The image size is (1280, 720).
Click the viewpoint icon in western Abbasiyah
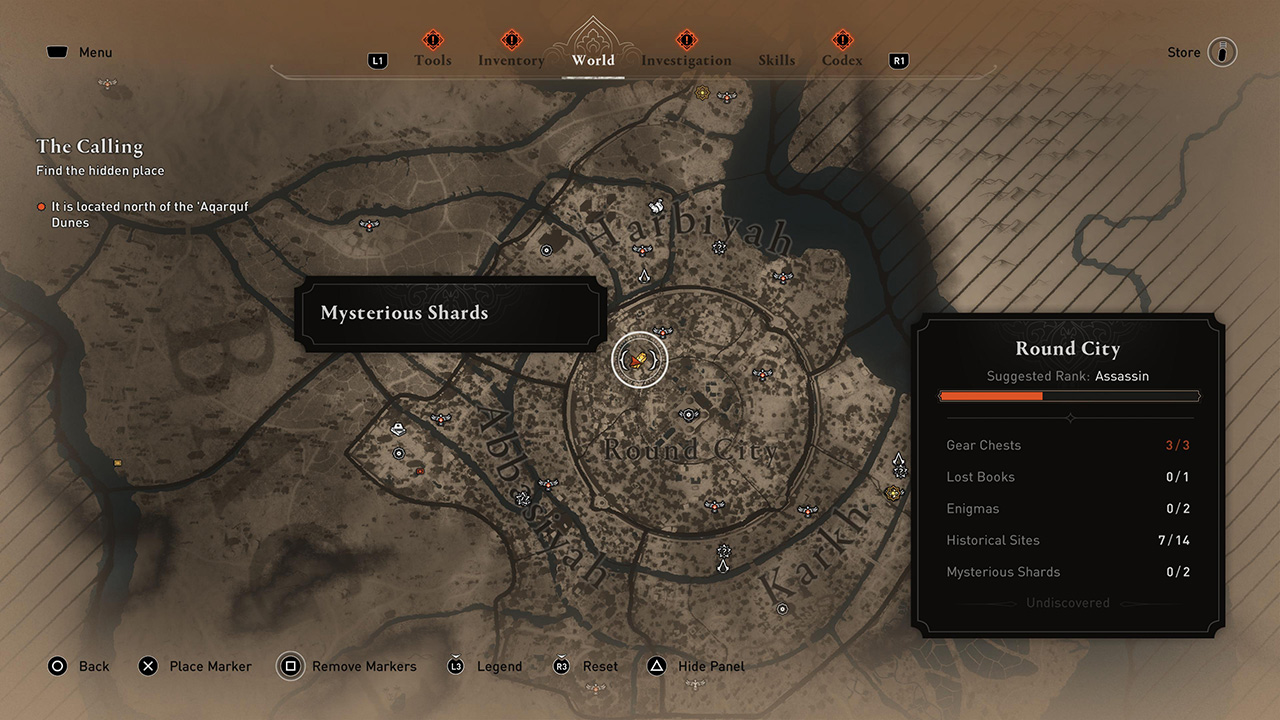(x=441, y=419)
